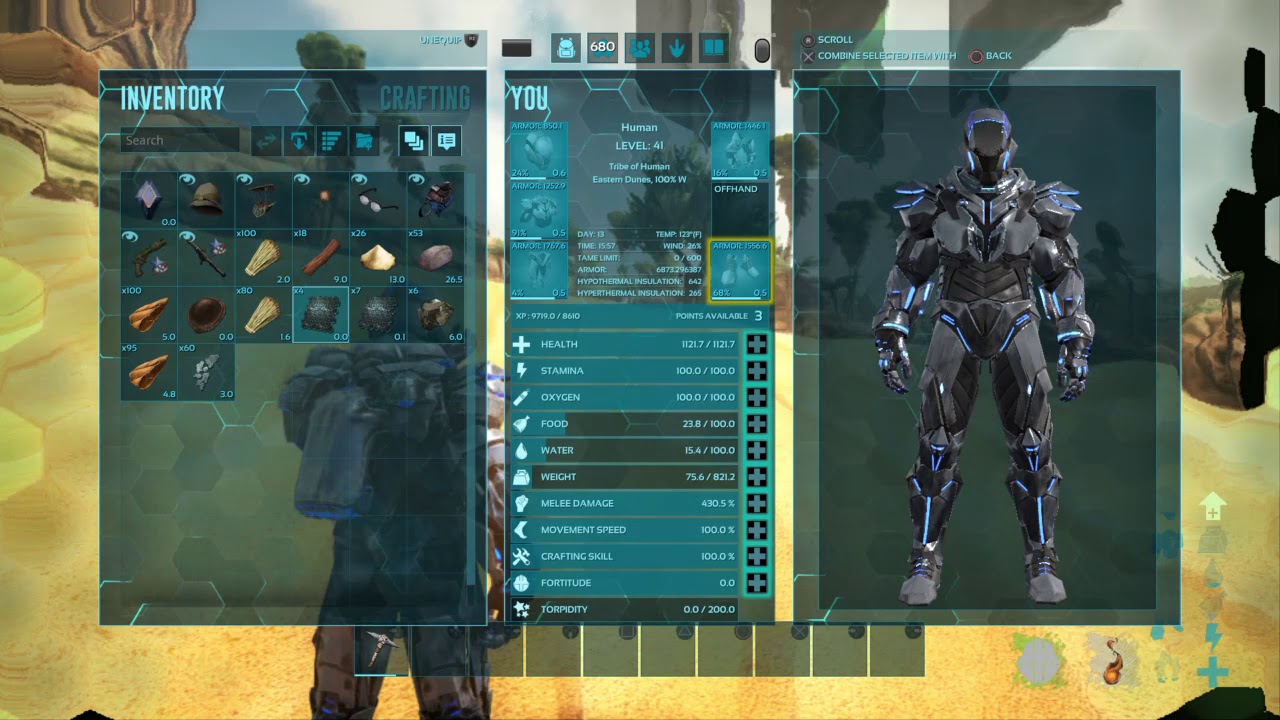Pick the x60 flint stack
The image size is (1280, 720).
coord(207,372)
